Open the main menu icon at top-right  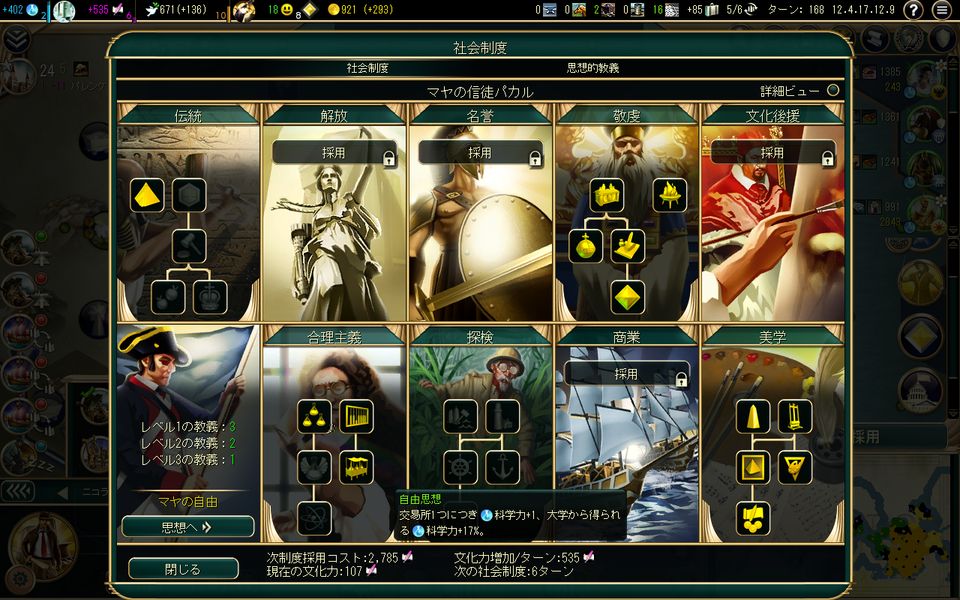pyautogui.click(x=941, y=10)
